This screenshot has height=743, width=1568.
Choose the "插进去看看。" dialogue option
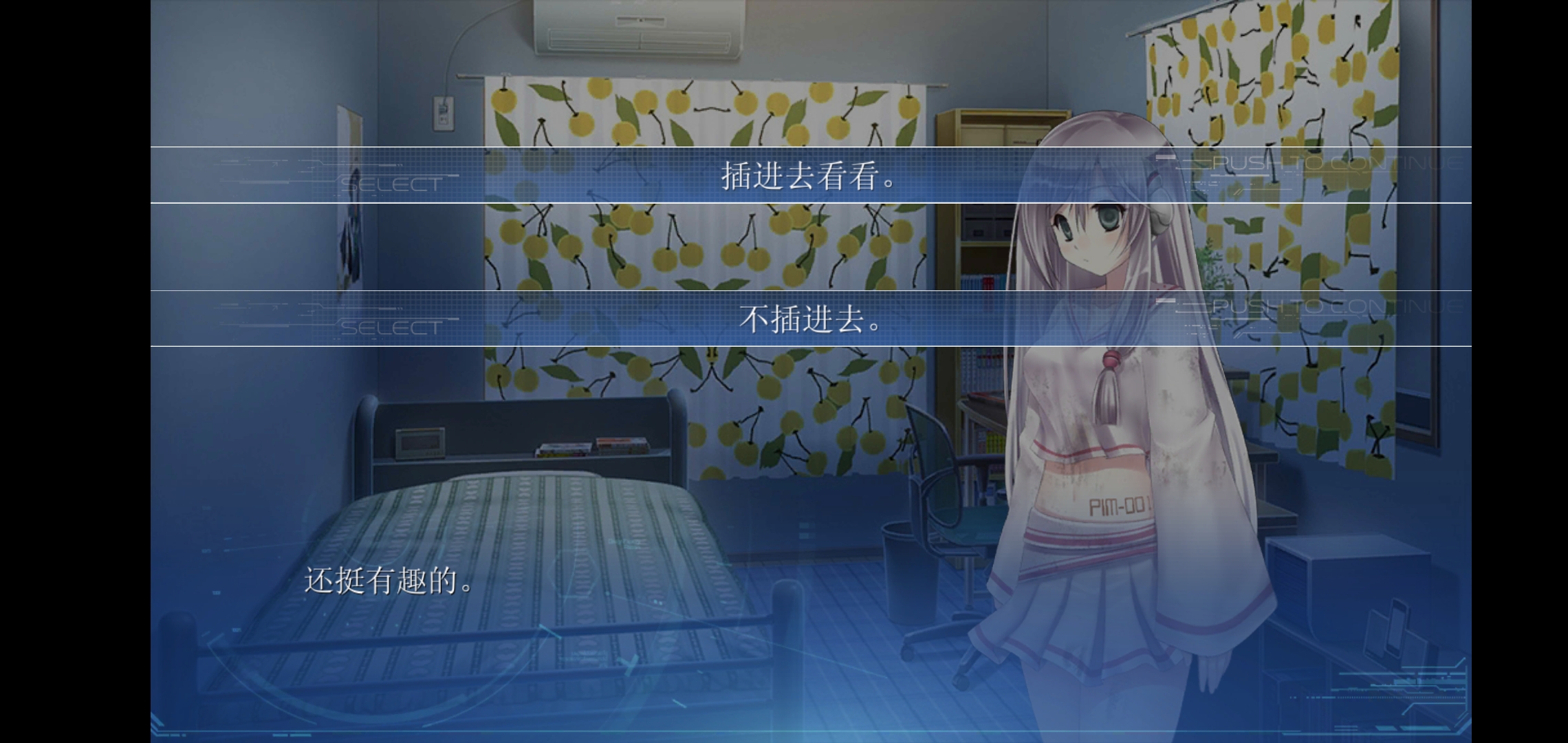pyautogui.click(x=810, y=175)
